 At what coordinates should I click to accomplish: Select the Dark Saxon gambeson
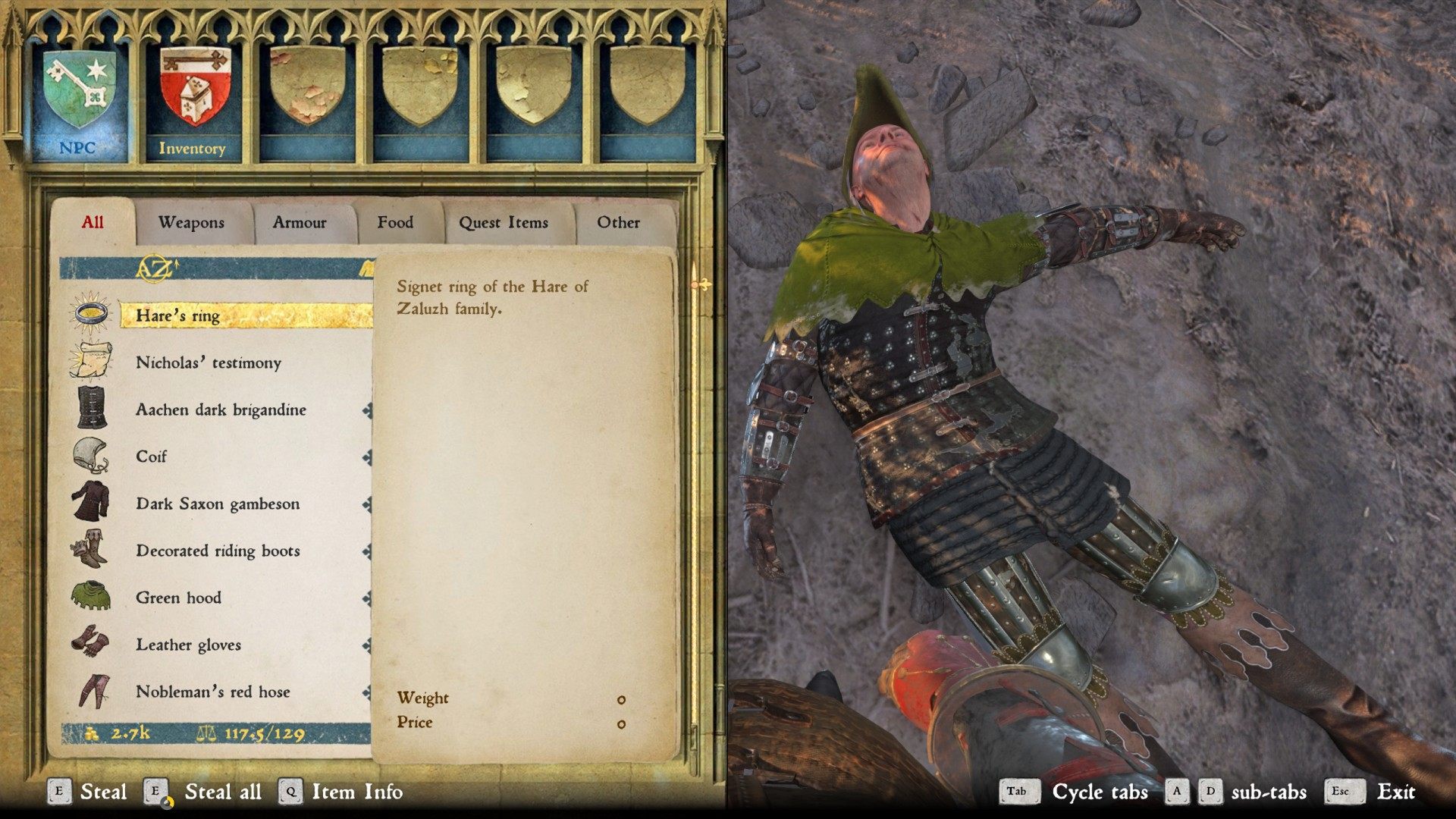click(x=220, y=504)
